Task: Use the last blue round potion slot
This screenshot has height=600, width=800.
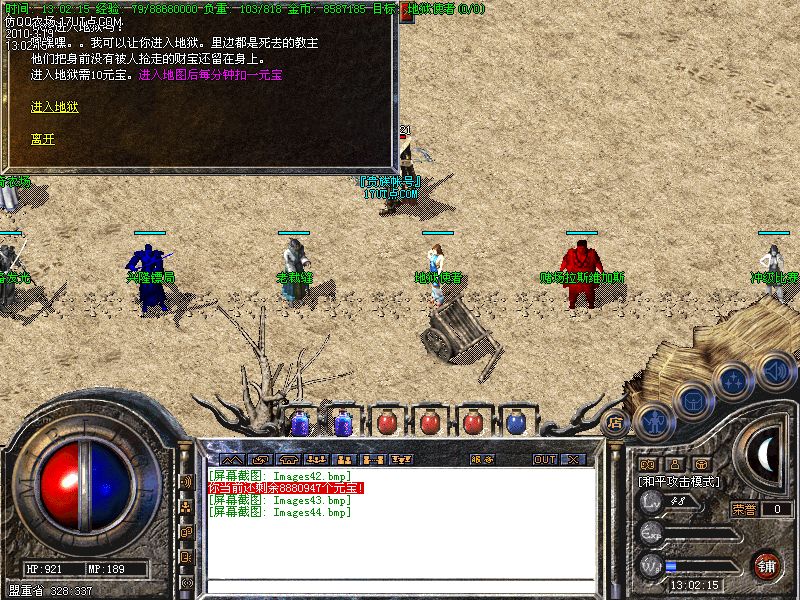Action: click(x=515, y=423)
